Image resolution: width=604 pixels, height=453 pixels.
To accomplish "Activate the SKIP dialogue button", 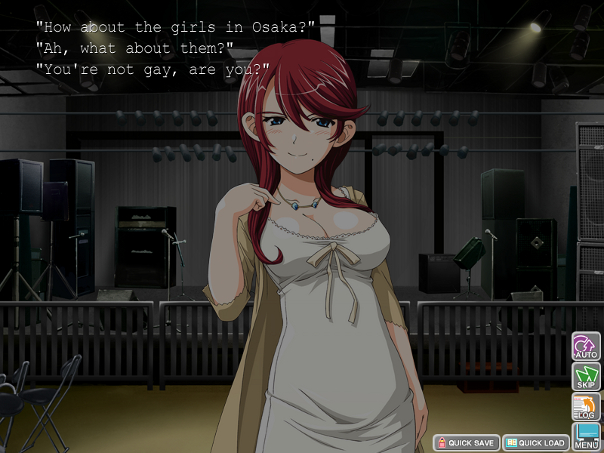I will coord(585,377).
